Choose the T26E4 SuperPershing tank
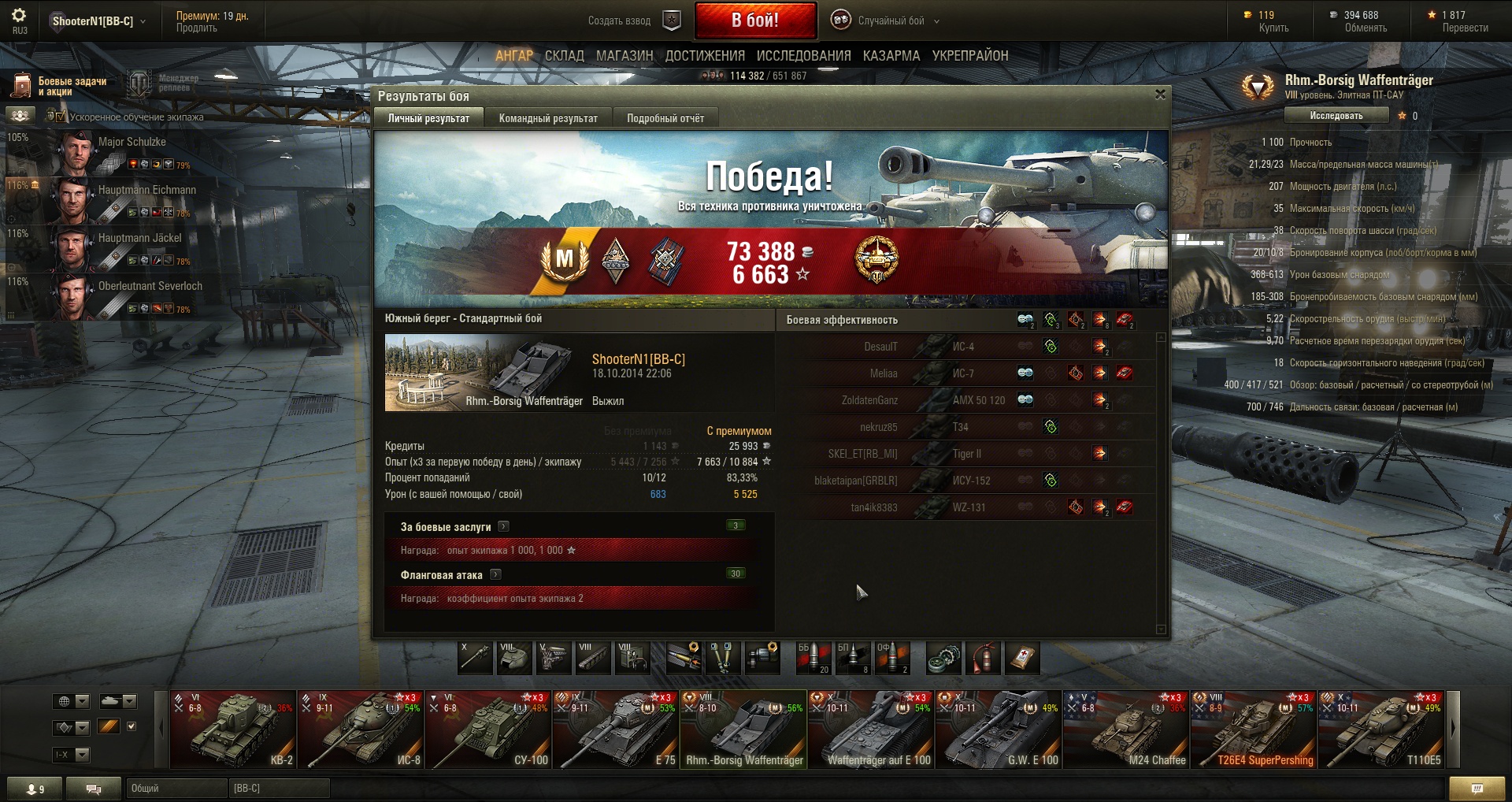 (x=1254, y=730)
